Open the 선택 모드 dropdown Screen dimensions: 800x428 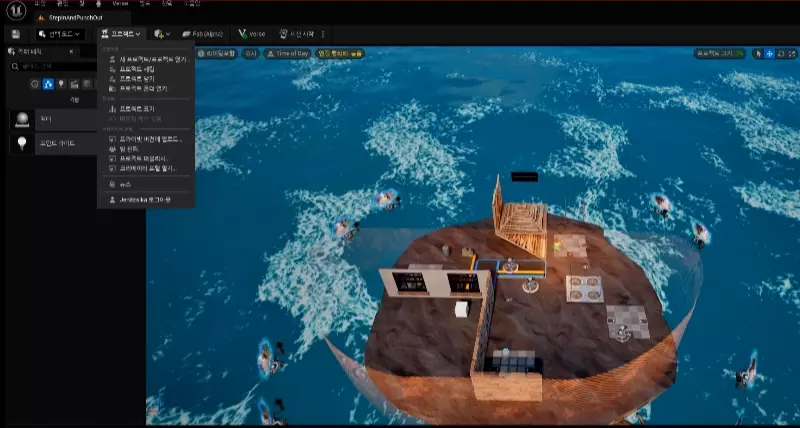click(59, 34)
